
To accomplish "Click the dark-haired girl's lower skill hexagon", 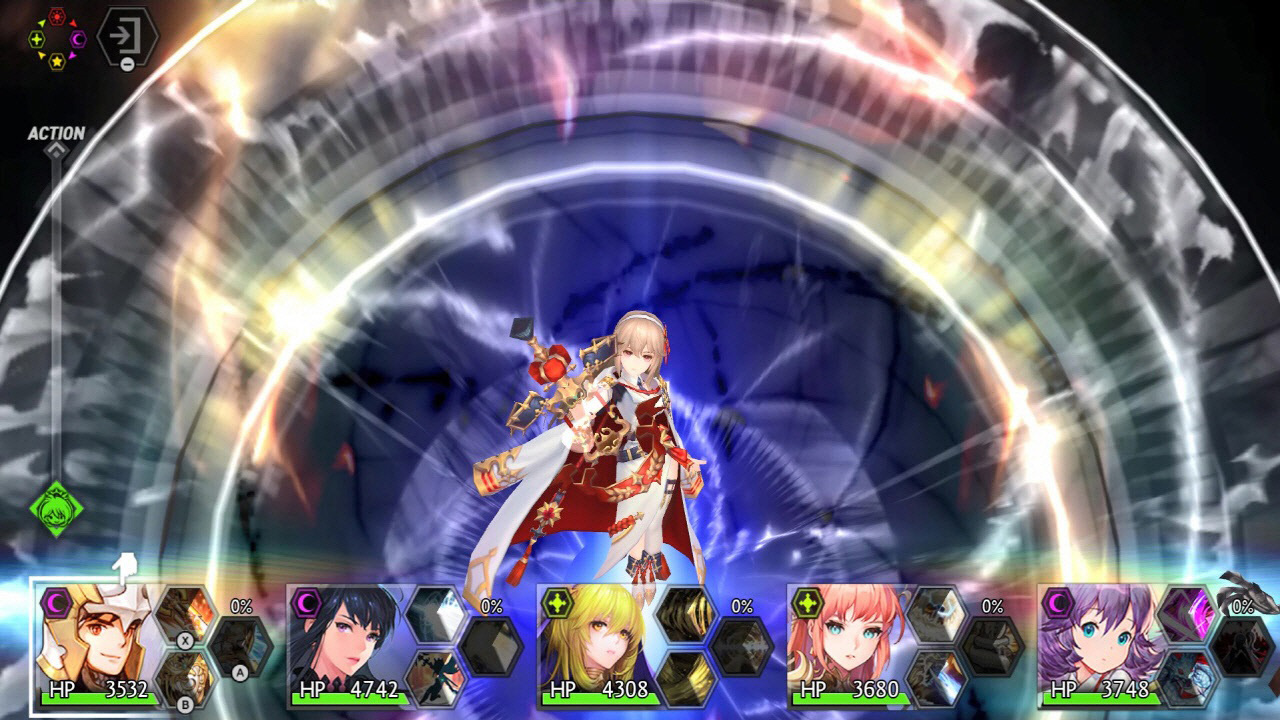I will (435, 678).
